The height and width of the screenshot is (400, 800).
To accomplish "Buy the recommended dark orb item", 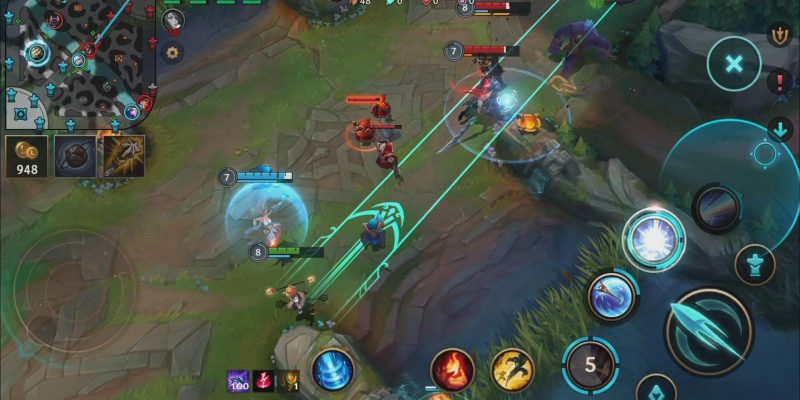I will (75, 156).
